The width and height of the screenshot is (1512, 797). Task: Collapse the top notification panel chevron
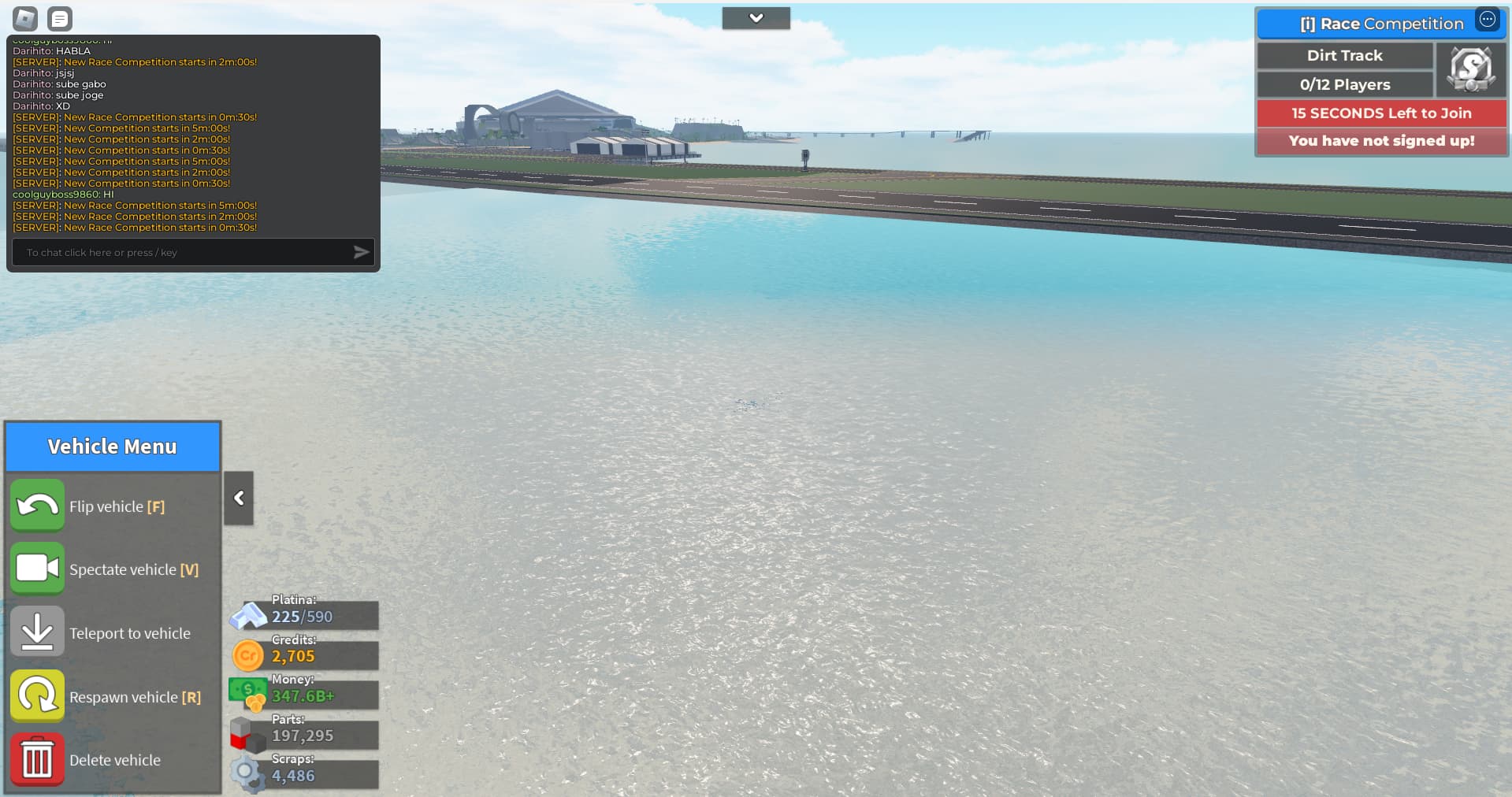click(756, 17)
